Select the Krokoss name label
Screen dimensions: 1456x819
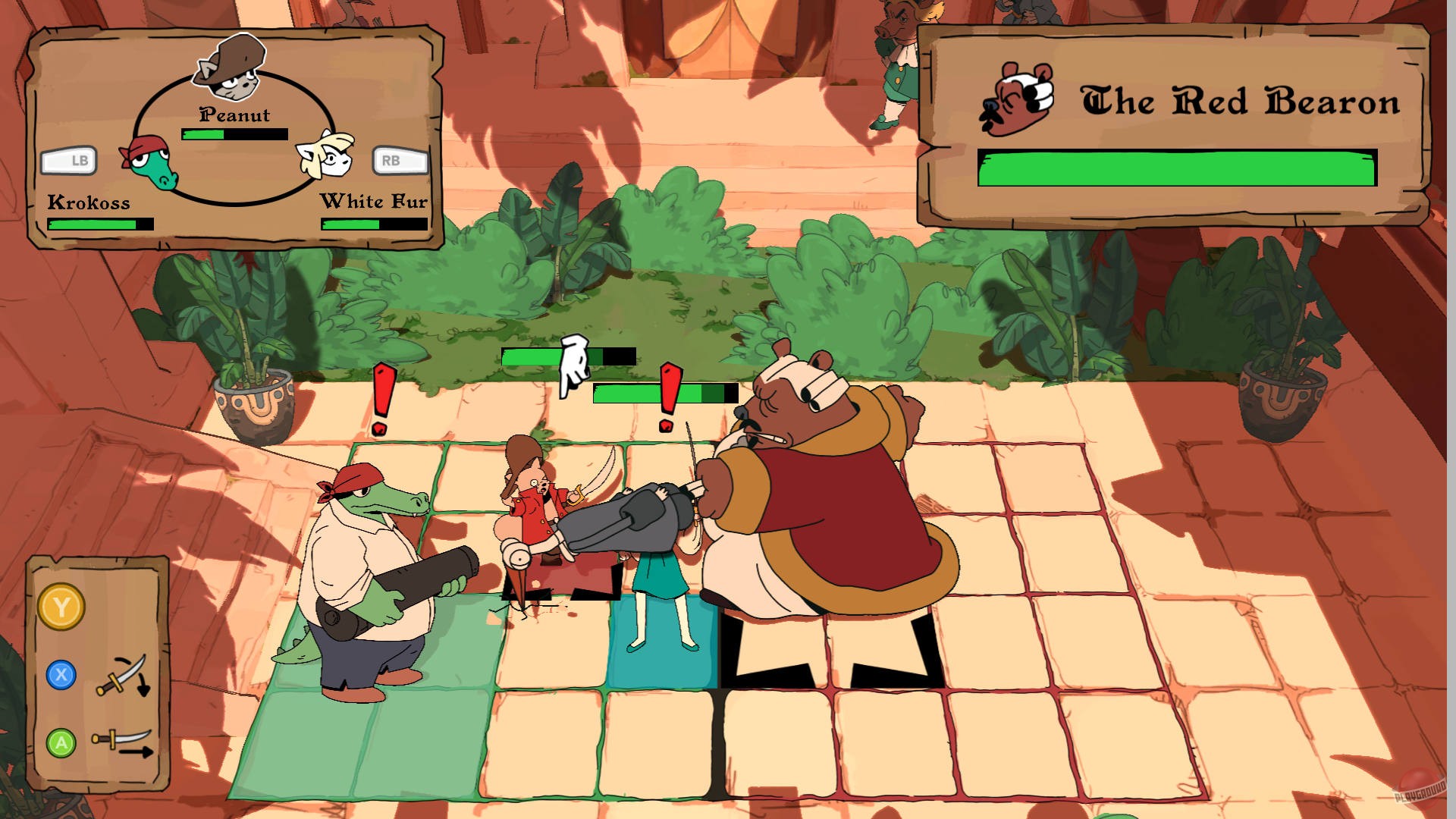89,202
